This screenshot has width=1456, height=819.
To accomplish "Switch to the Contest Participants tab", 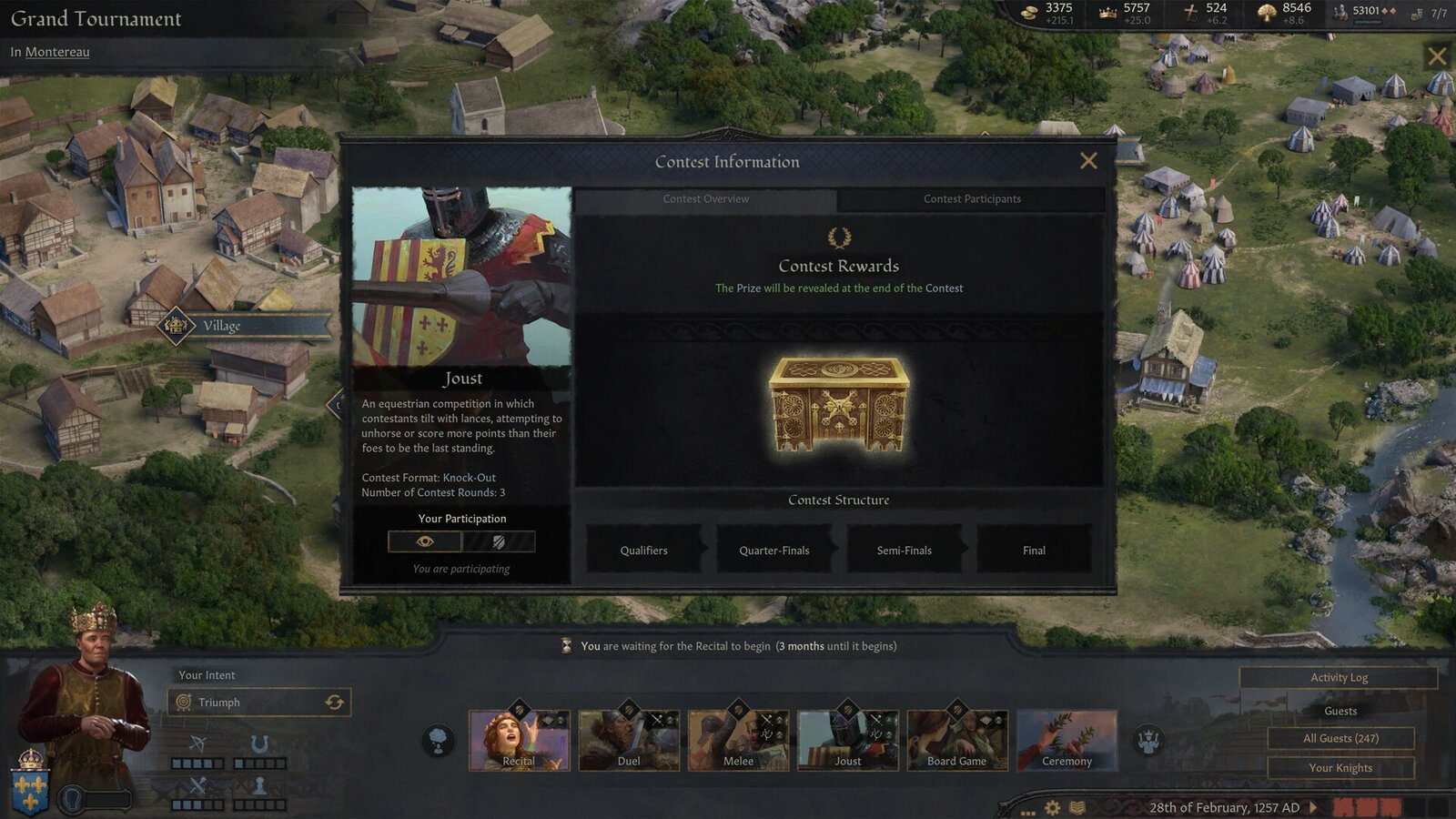I will coord(973,198).
